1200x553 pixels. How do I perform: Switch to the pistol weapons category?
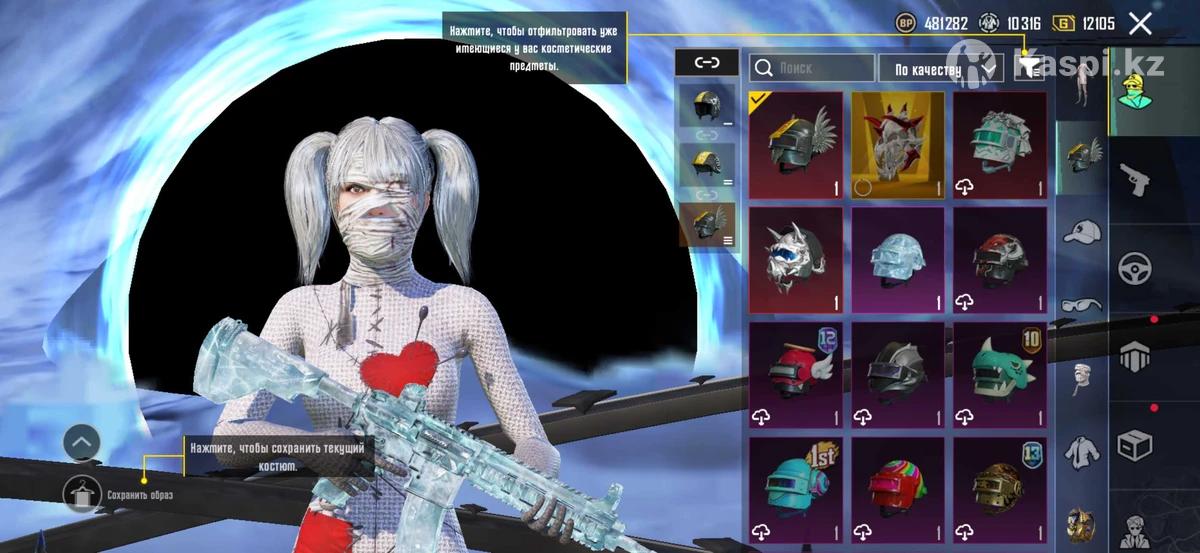click(x=1135, y=178)
